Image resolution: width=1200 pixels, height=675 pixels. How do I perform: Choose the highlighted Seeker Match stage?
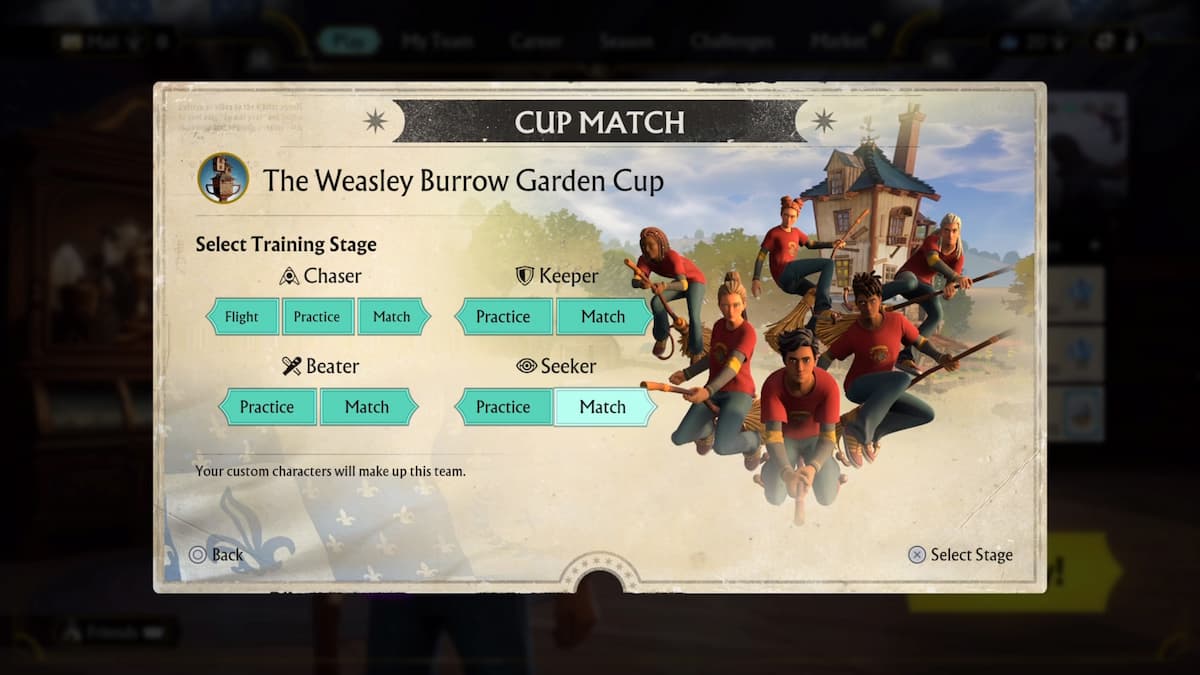[603, 407]
